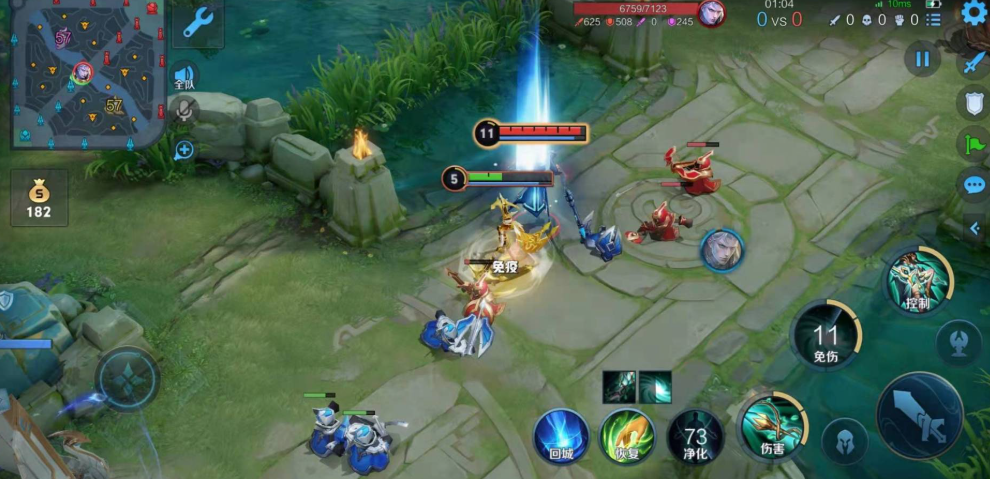The width and height of the screenshot is (990, 479).
Task: Toggle the muted microphone
Action: [x=184, y=109]
